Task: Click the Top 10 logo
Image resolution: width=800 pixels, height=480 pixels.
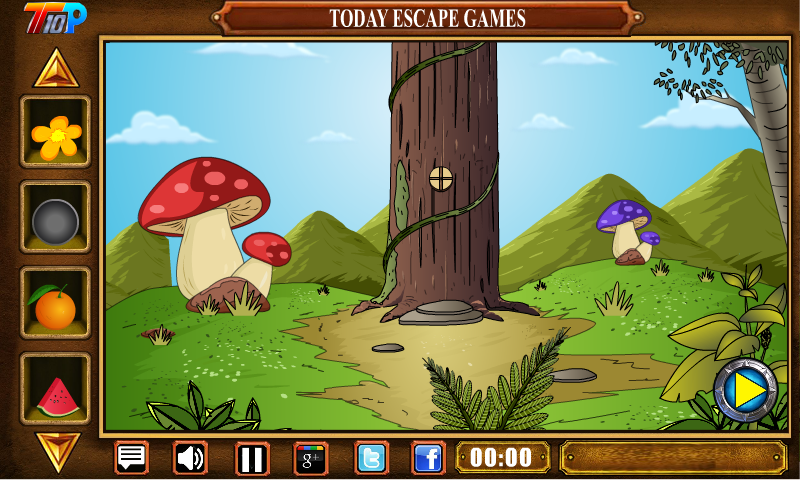Action: [x=55, y=17]
